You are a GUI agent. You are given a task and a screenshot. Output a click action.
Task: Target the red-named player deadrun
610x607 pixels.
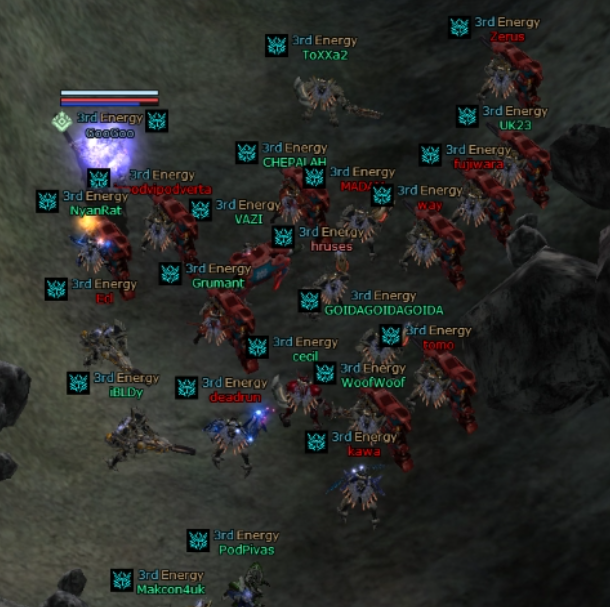(235, 397)
